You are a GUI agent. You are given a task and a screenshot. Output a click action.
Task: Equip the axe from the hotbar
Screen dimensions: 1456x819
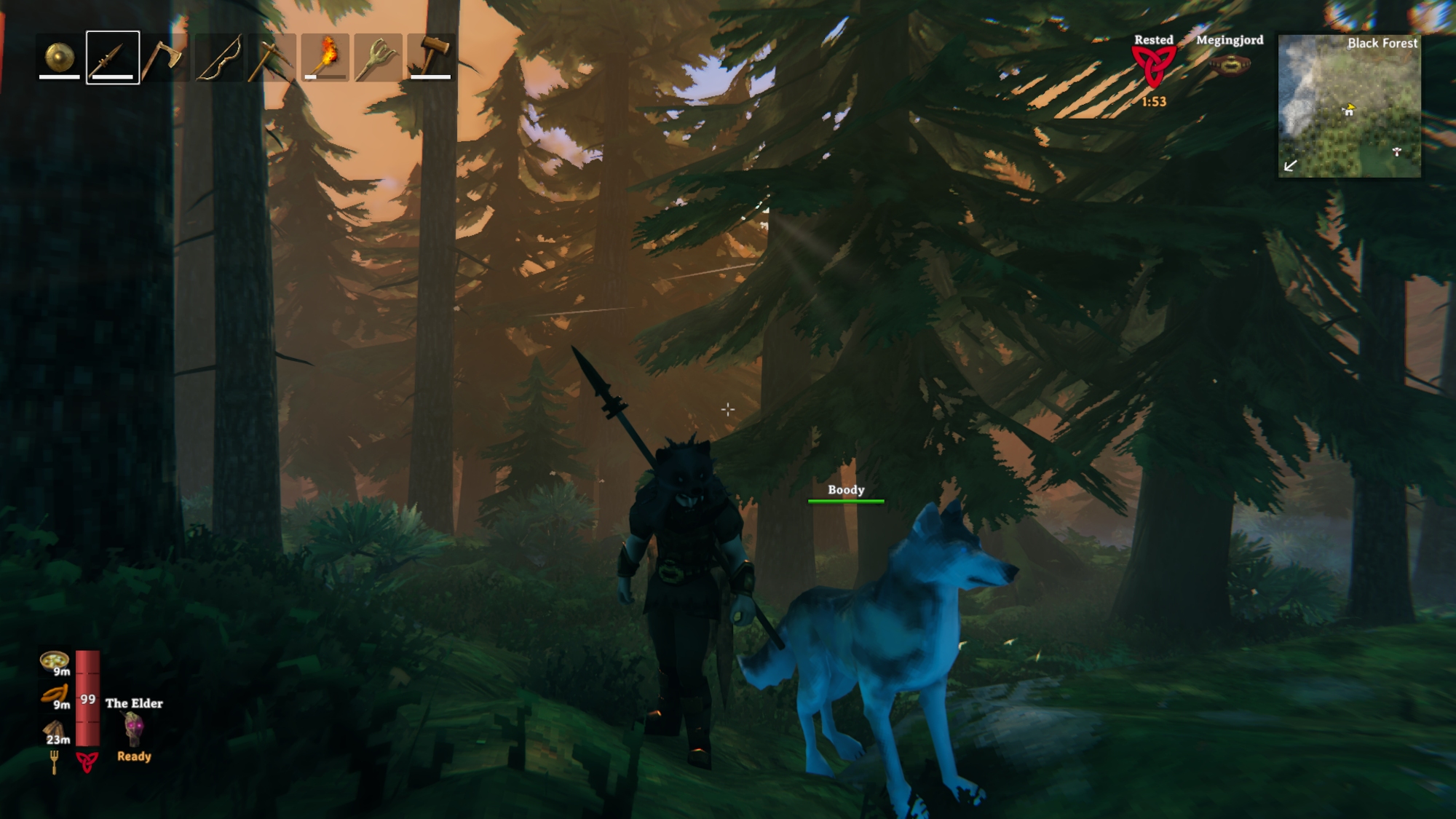tap(165, 57)
